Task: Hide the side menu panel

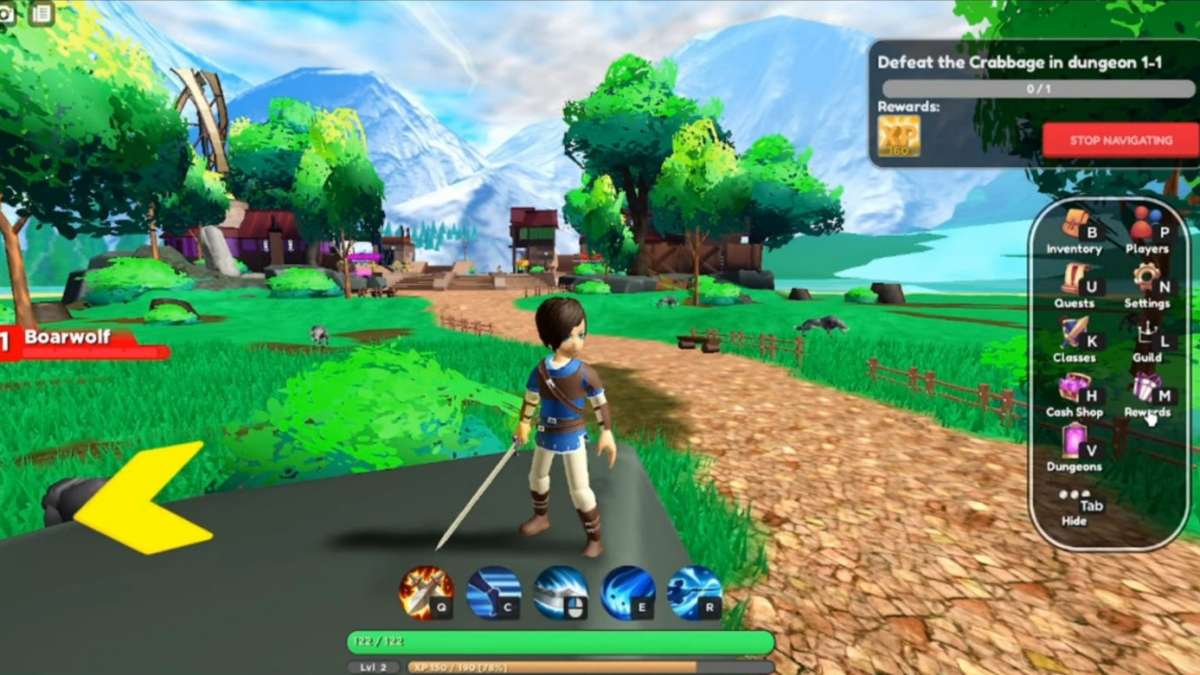Action: (x=1074, y=505)
